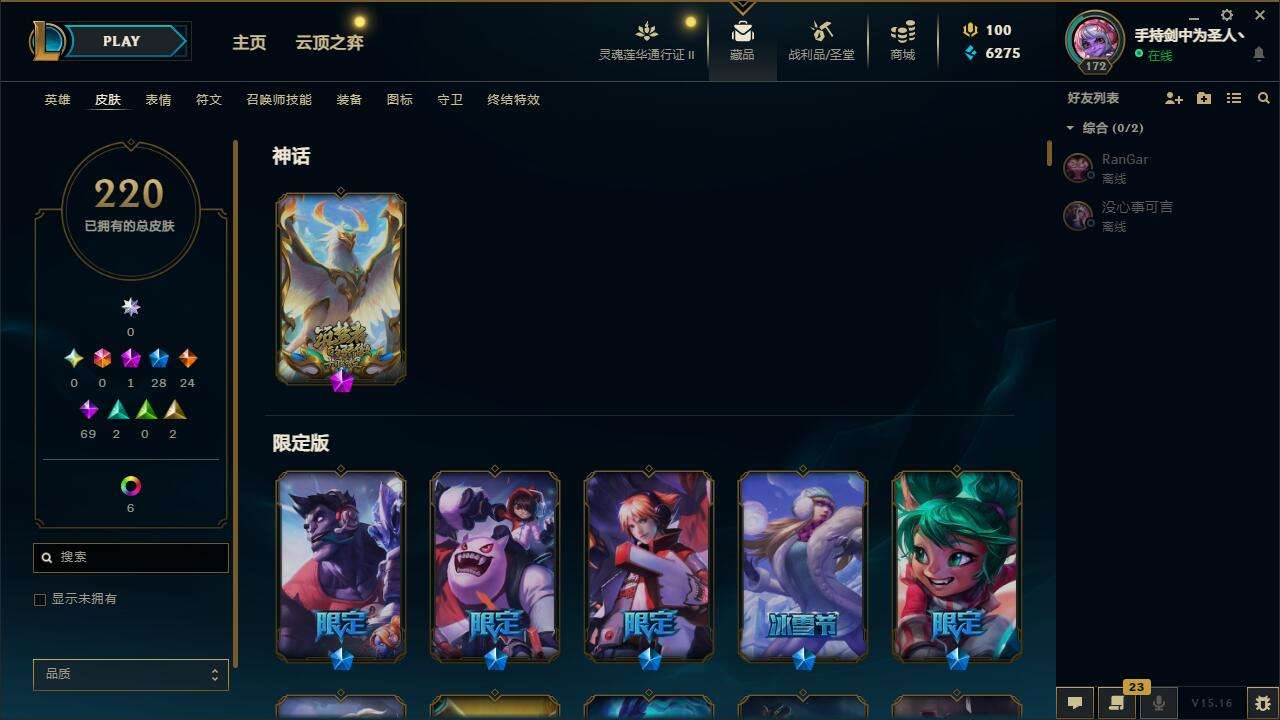
Task: Click the messages icon showing 23 notifications
Action: point(1118,702)
